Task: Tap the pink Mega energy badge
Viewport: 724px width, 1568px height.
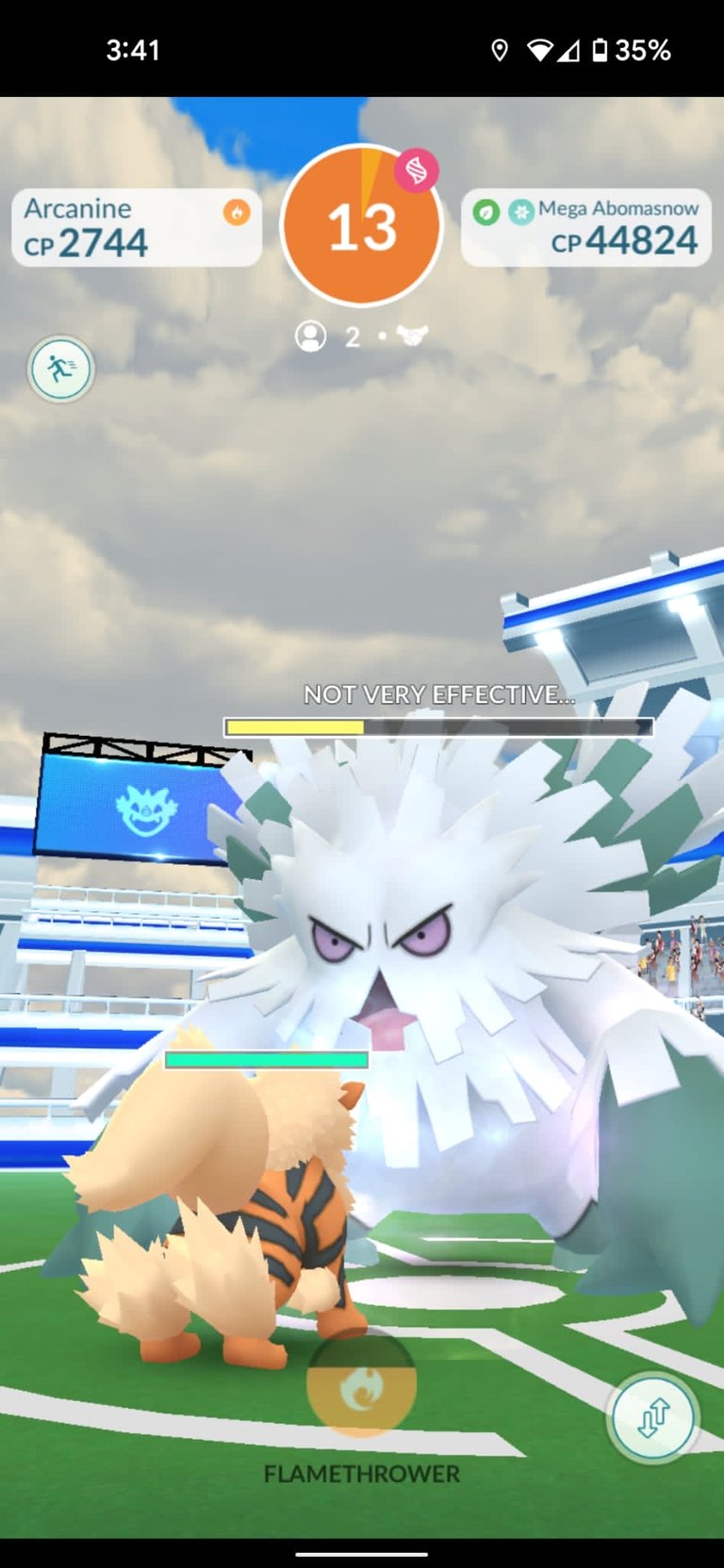Action: (x=416, y=171)
